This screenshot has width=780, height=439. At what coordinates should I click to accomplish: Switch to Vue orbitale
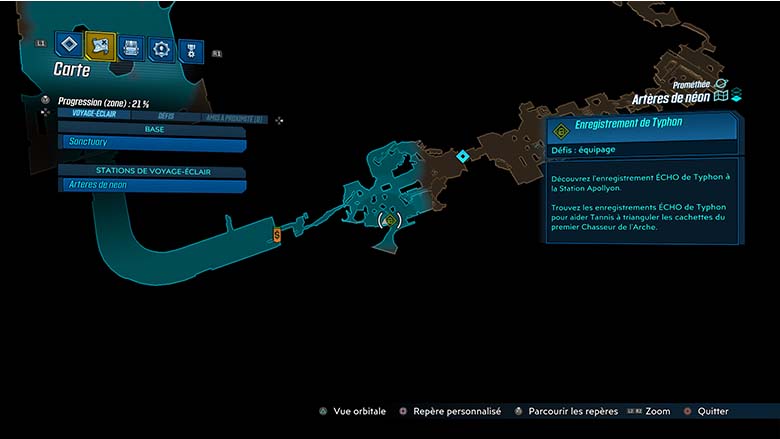click(357, 411)
